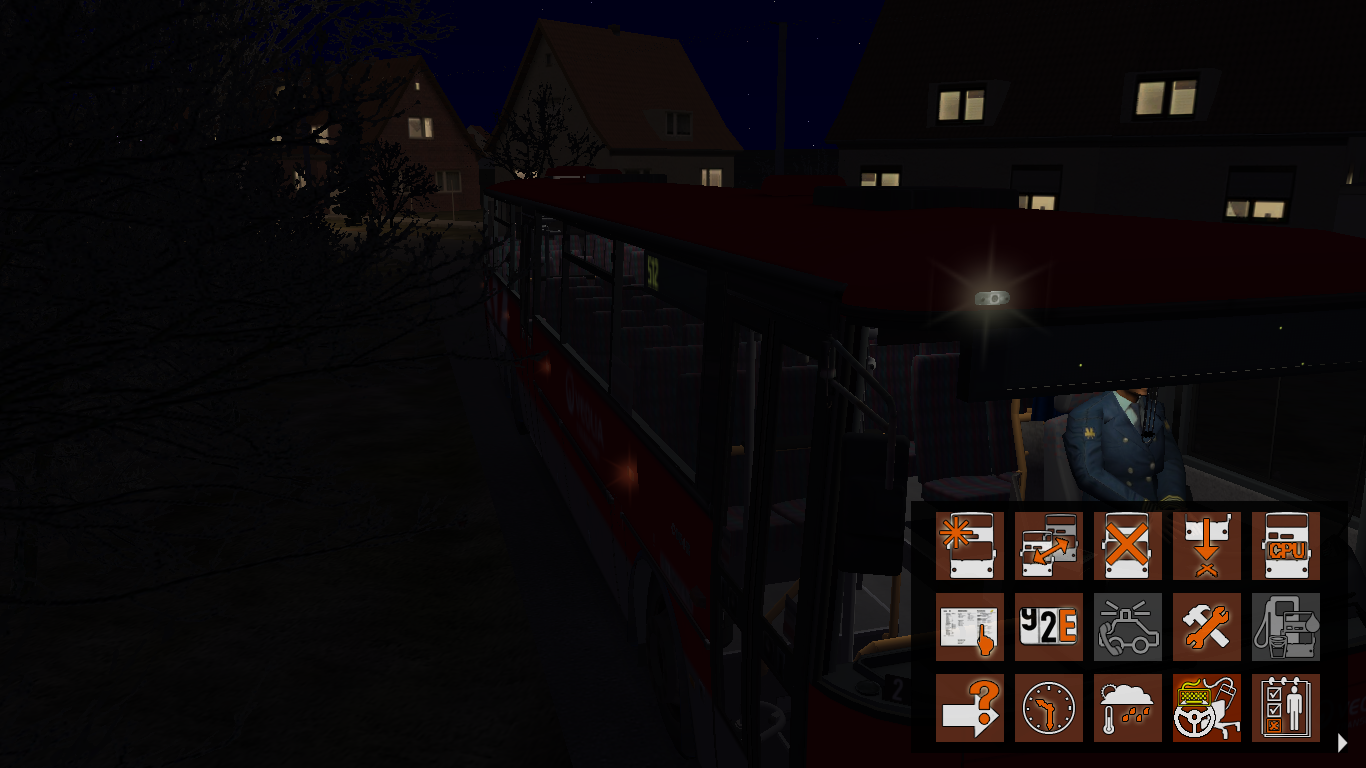
Task: Open the clock time setting icon
Action: pyautogui.click(x=1049, y=708)
